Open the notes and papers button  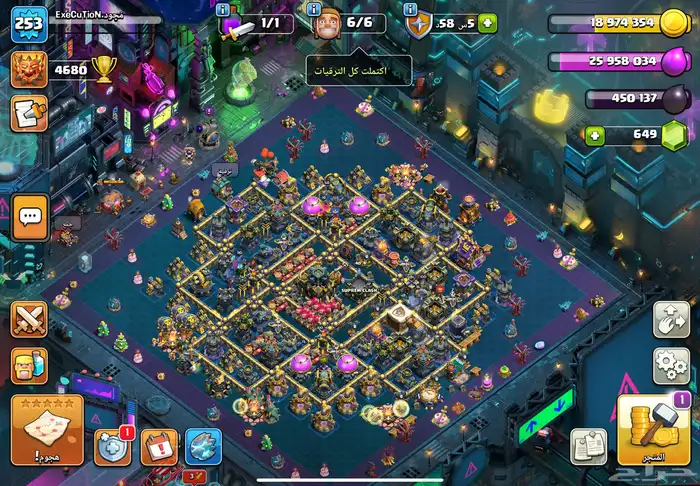pyautogui.click(x=589, y=447)
